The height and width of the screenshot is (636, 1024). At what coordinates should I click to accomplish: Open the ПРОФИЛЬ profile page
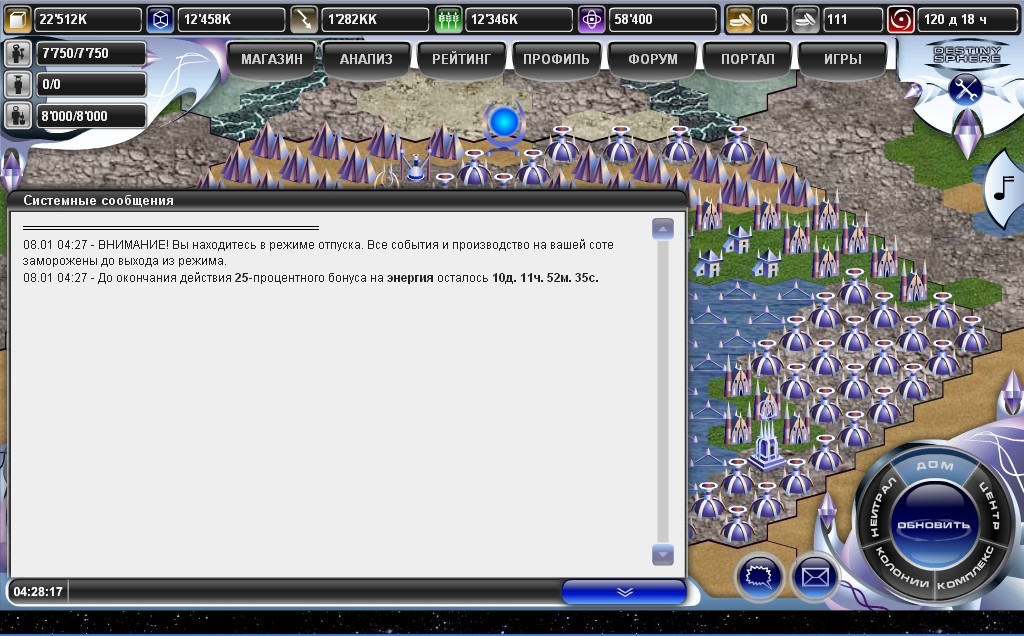click(556, 59)
